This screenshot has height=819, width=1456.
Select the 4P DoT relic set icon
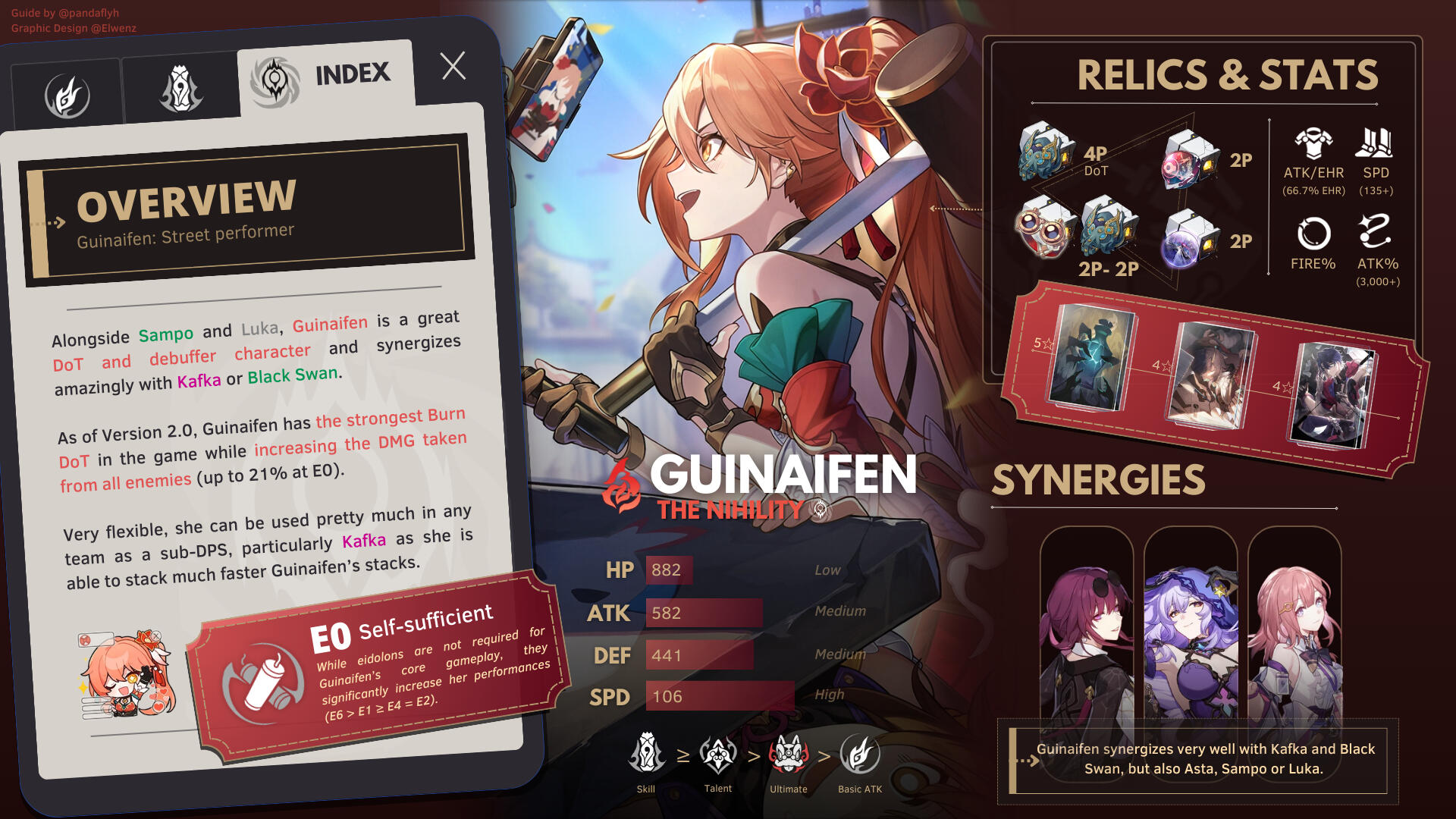point(1046,152)
